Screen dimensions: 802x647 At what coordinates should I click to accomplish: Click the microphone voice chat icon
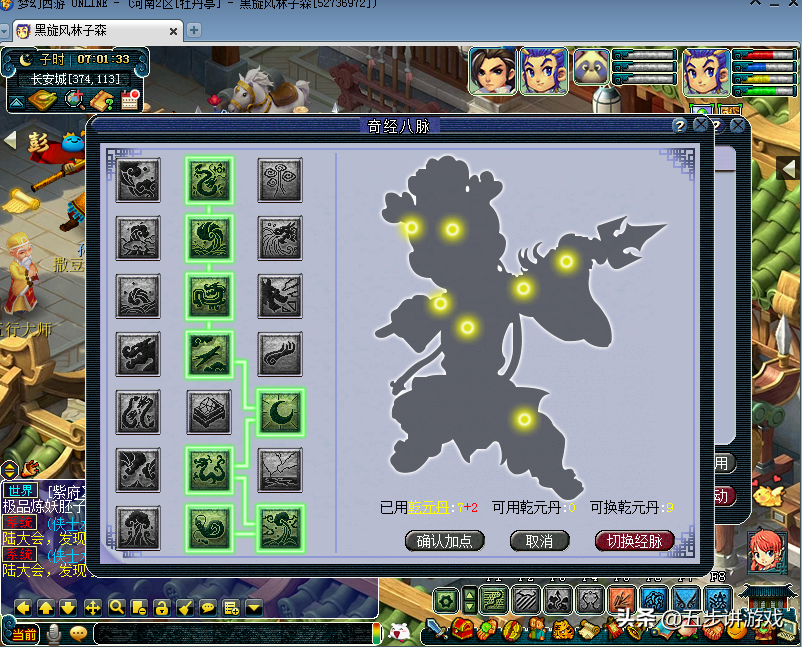pyautogui.click(x=54, y=633)
